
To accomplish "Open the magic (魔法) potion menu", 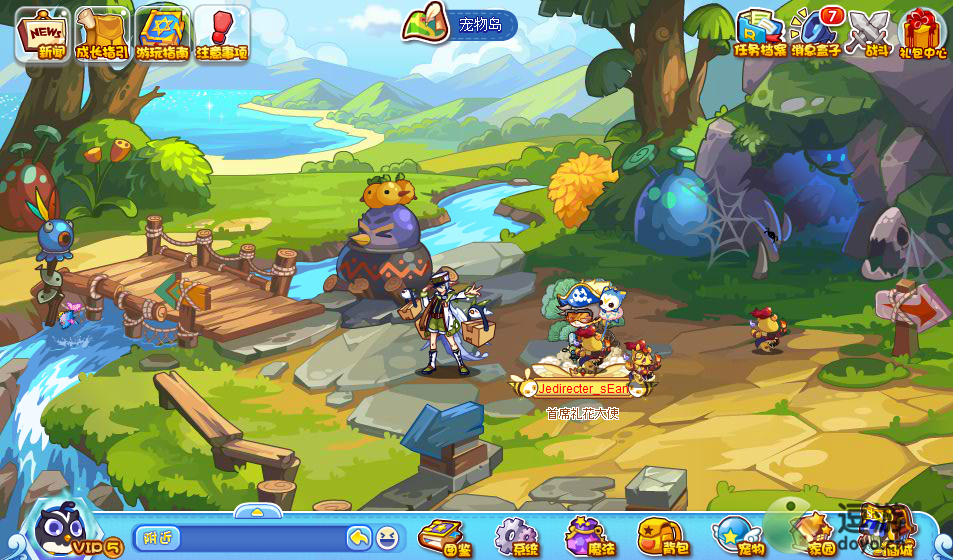I will (588, 535).
